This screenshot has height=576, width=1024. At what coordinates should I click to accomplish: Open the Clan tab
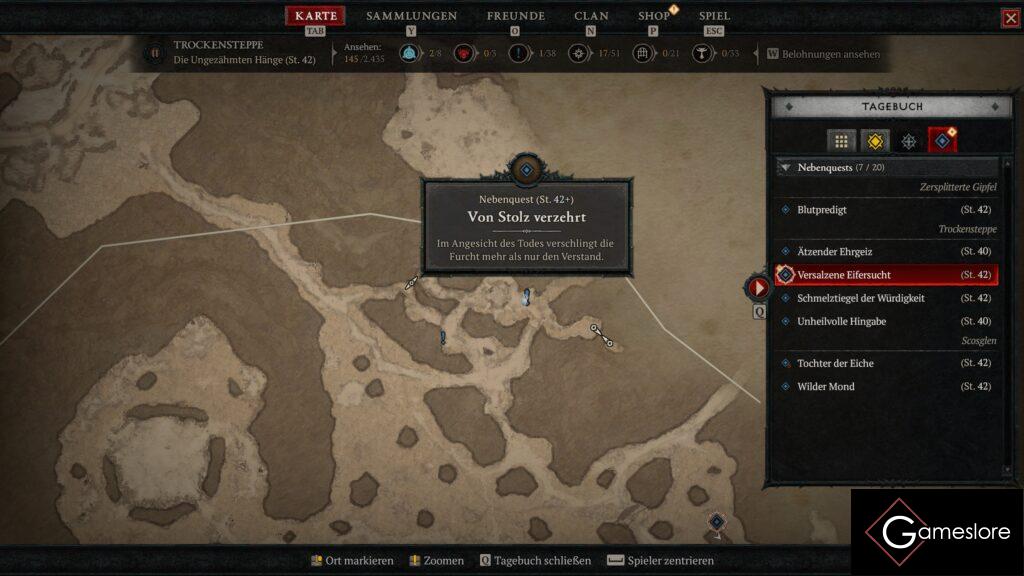(591, 16)
